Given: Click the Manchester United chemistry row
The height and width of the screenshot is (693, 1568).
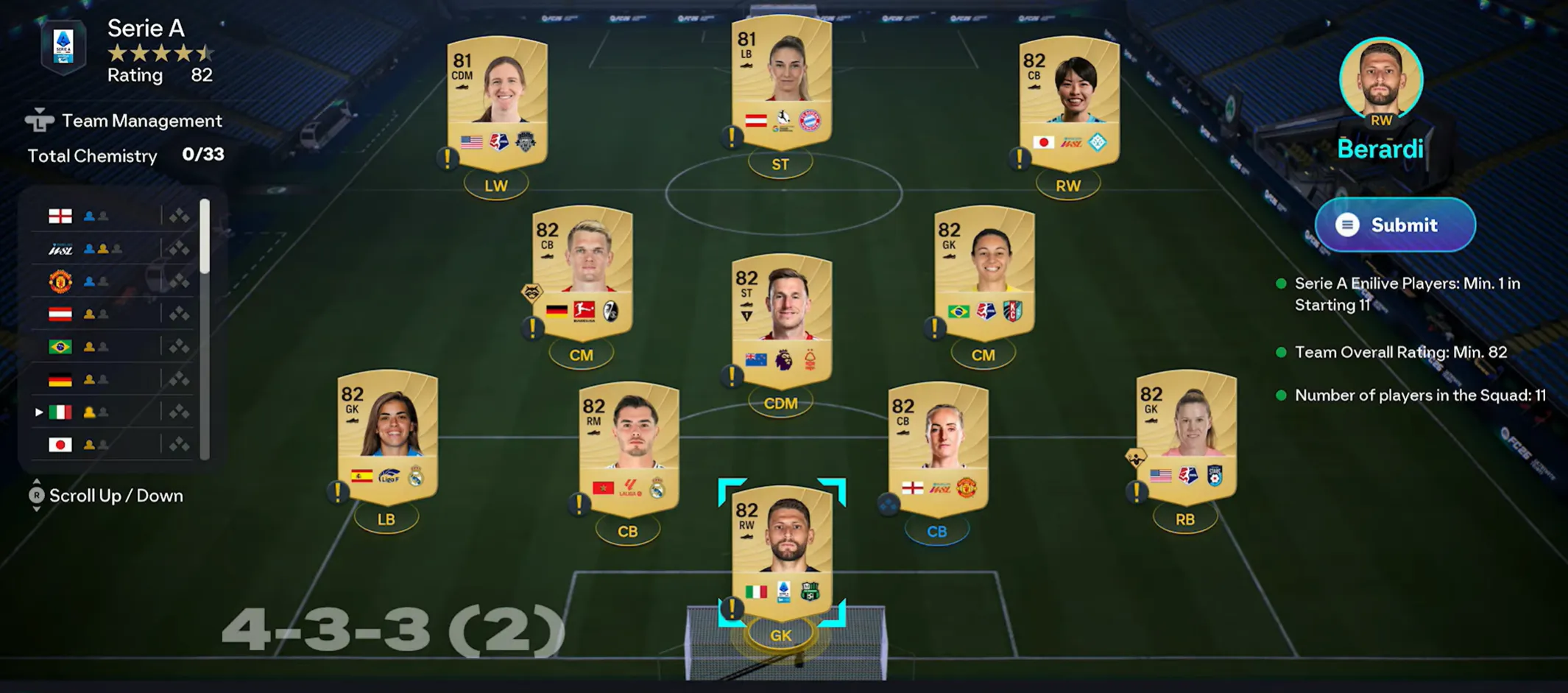Looking at the screenshot, I should pos(110,281).
